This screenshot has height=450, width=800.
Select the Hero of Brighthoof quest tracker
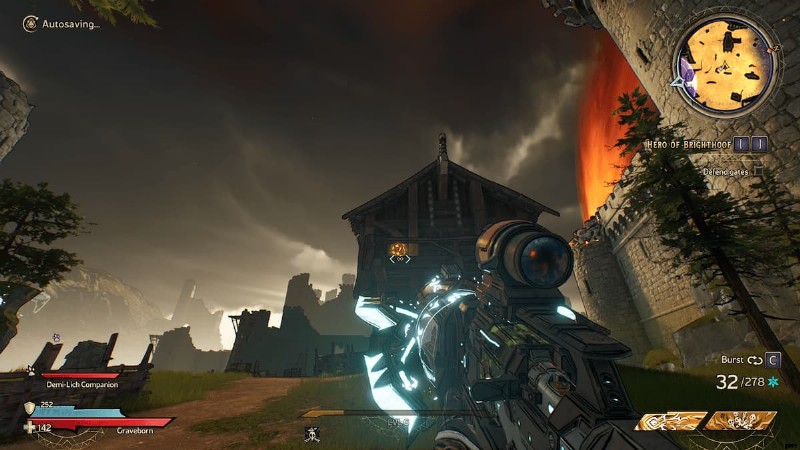(x=690, y=144)
